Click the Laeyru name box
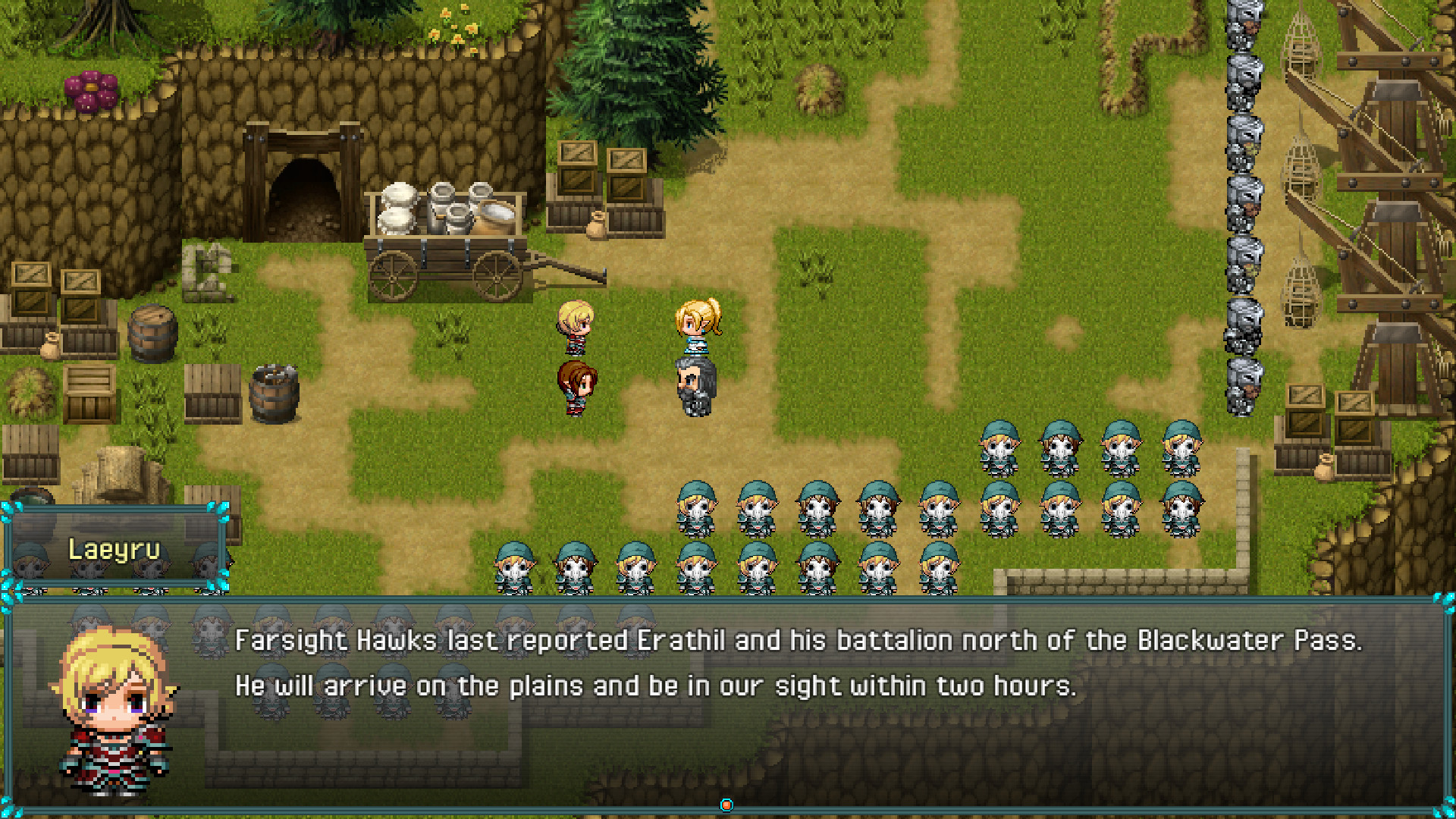This screenshot has width=1456, height=819. click(x=114, y=550)
